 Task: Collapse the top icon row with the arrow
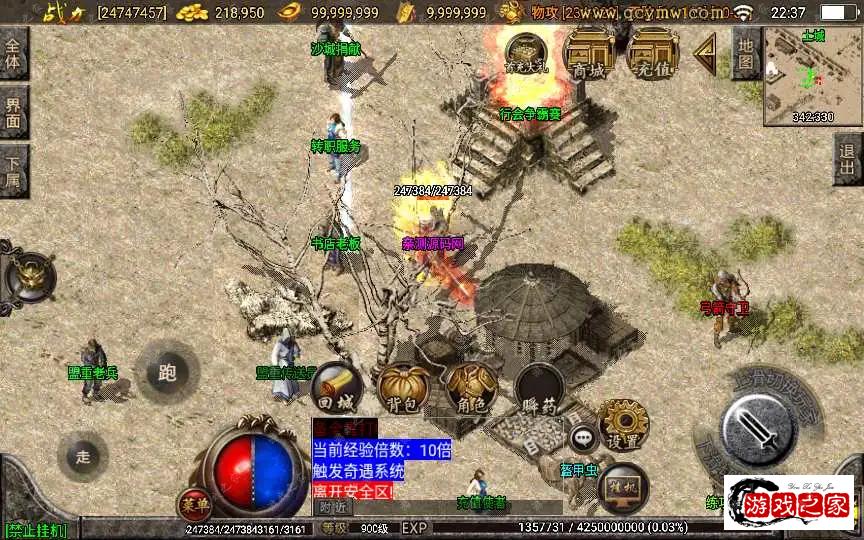[x=705, y=49]
